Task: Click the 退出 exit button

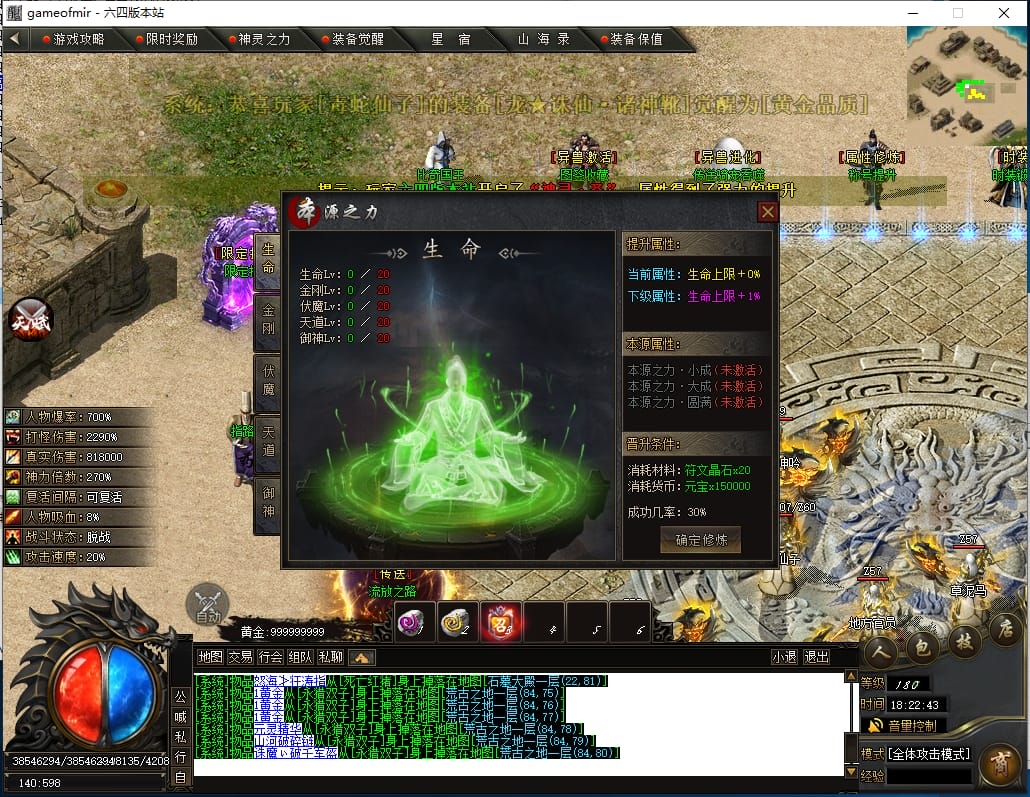Action: point(816,657)
